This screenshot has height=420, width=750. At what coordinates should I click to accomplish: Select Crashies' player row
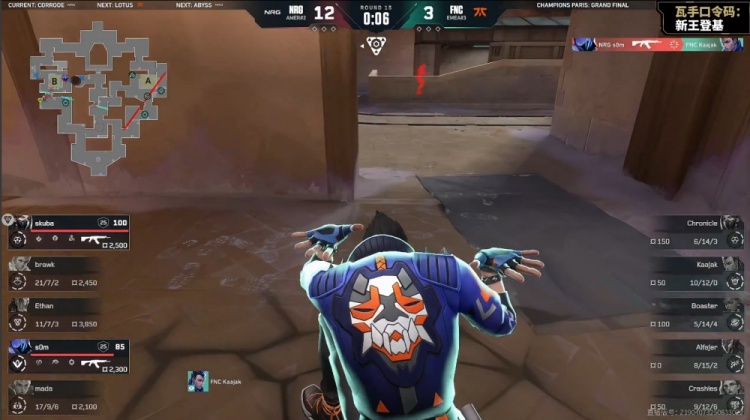point(695,397)
